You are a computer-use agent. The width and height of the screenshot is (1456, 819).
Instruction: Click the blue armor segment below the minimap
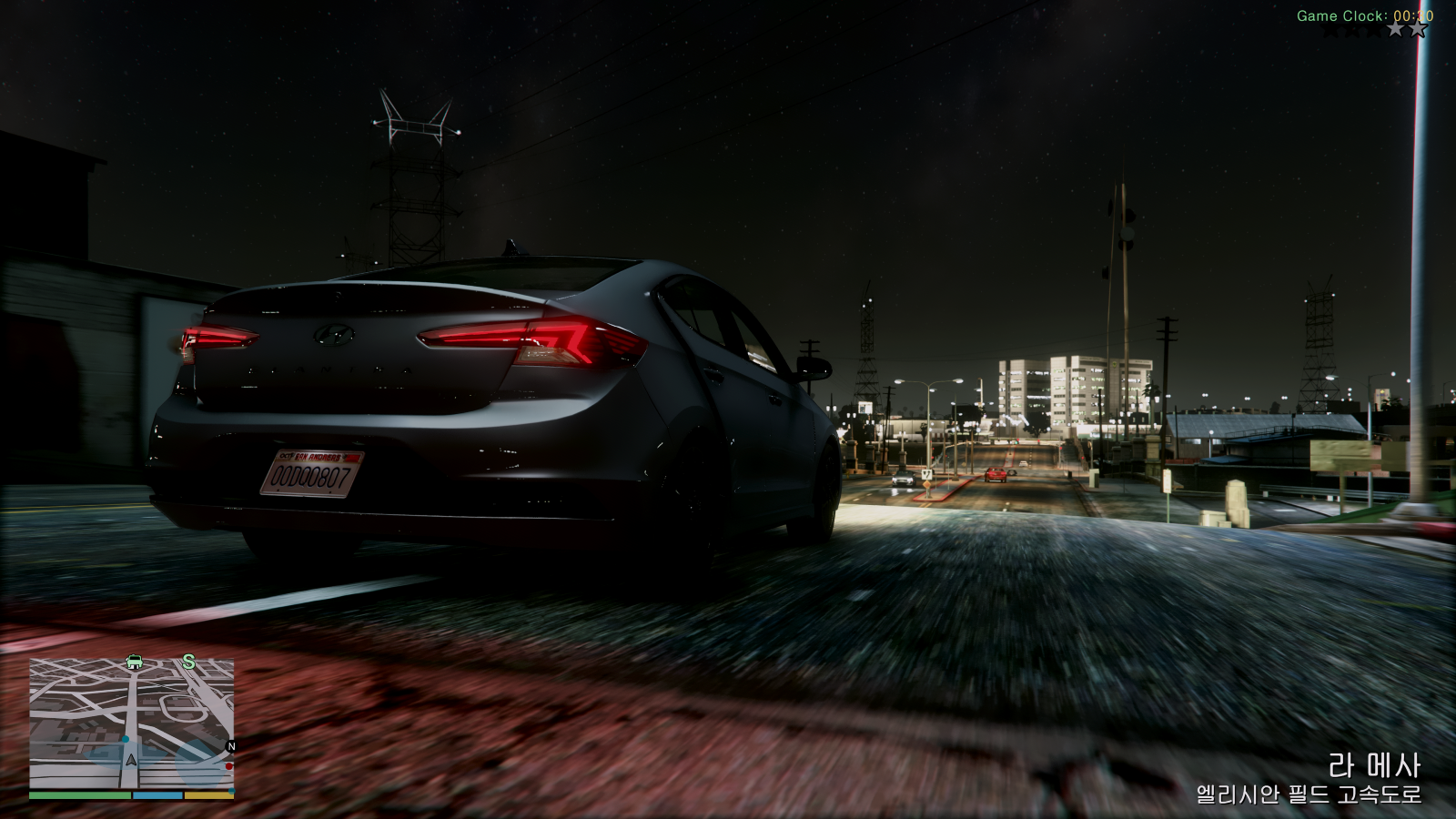[x=157, y=795]
